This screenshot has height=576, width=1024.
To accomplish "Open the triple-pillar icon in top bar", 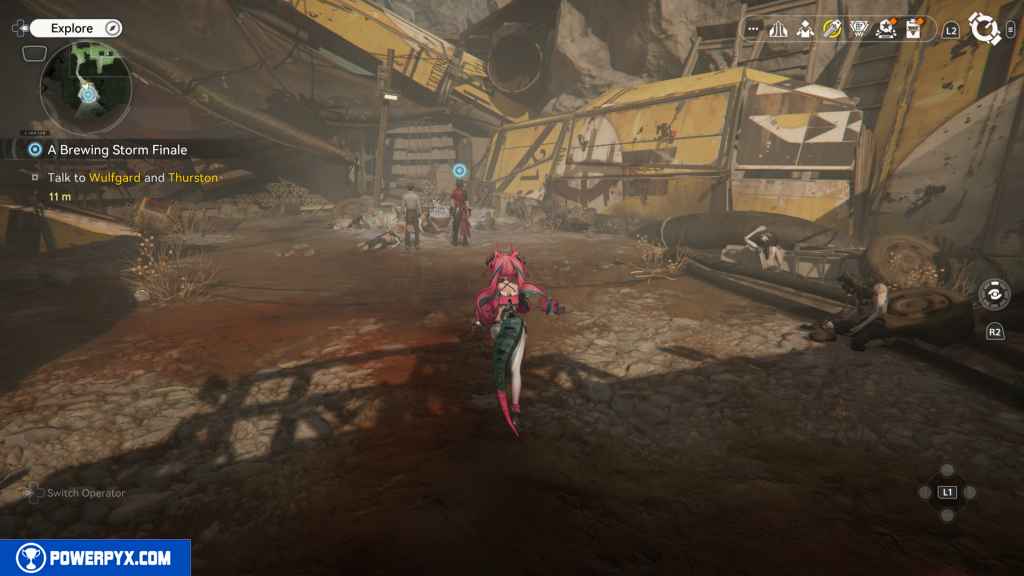I will (x=778, y=29).
